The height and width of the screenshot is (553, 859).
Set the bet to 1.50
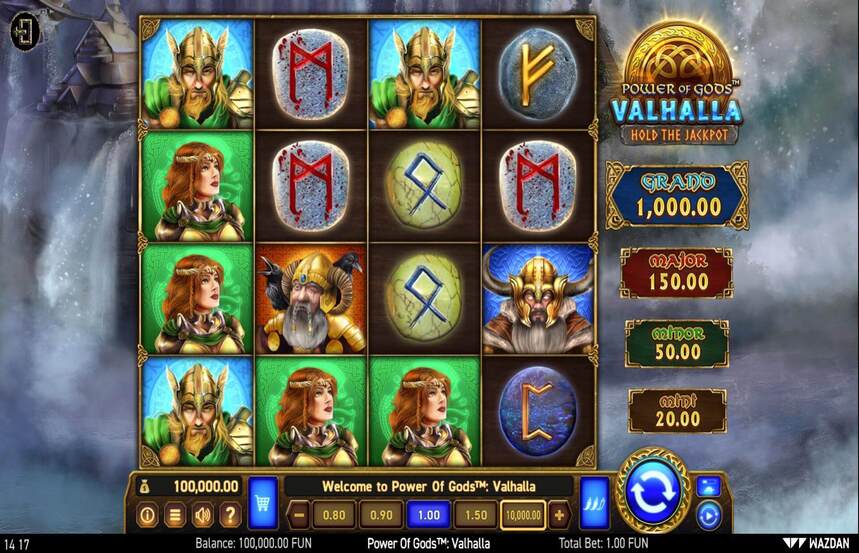[x=475, y=516]
